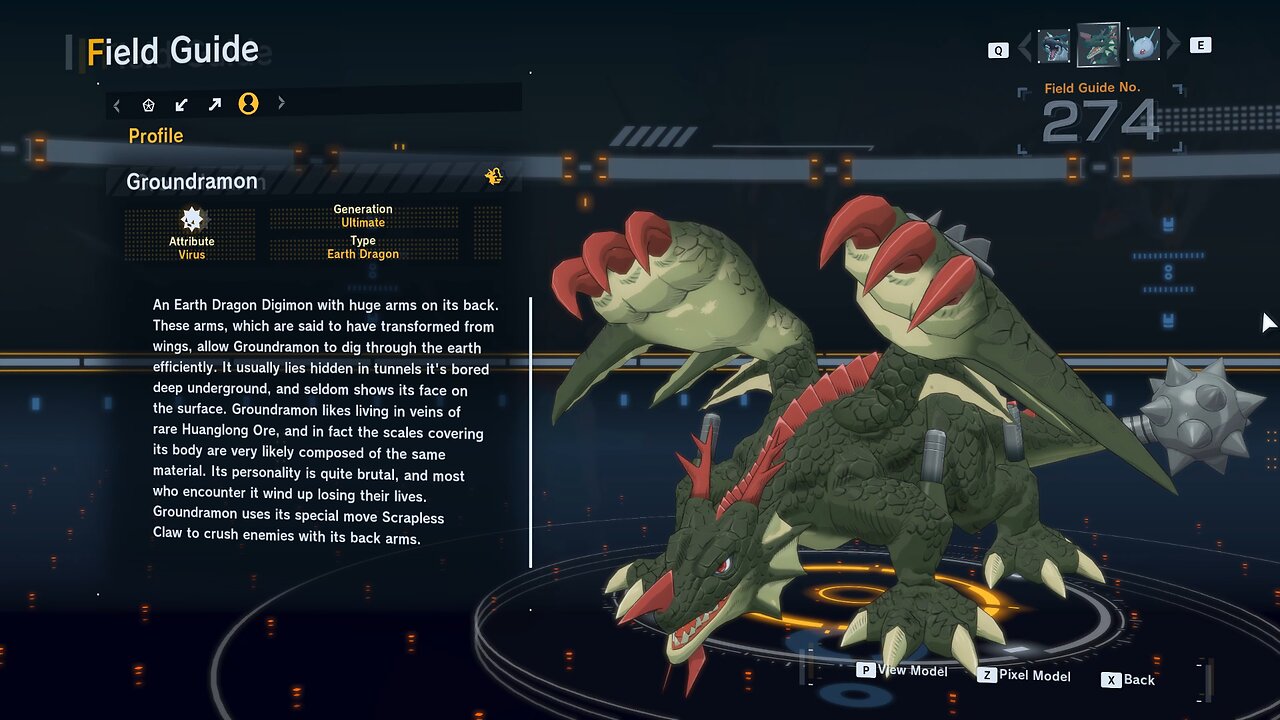
Task: Select the Profile person-icon tab
Action: point(248,104)
